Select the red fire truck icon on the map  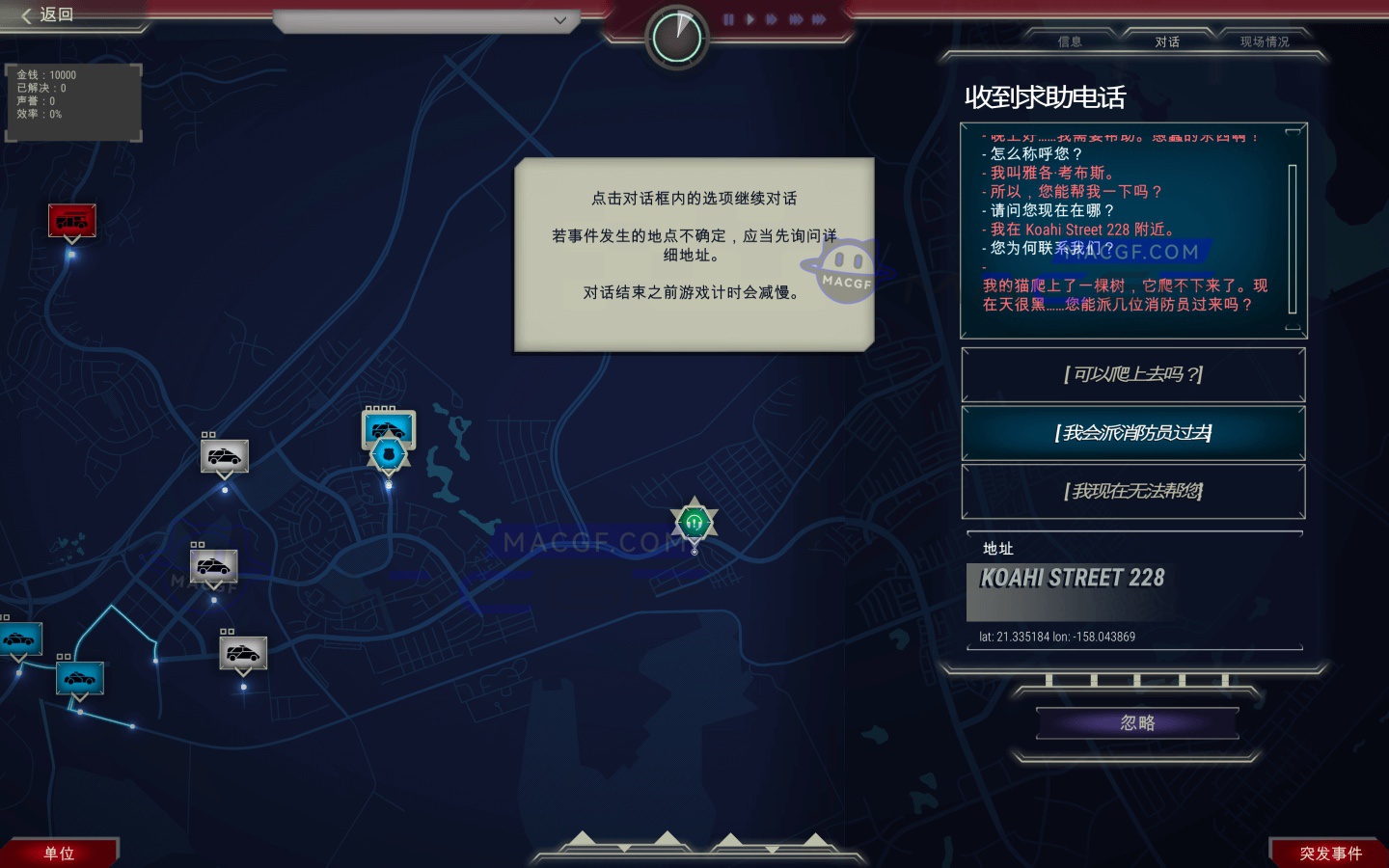coord(72,220)
